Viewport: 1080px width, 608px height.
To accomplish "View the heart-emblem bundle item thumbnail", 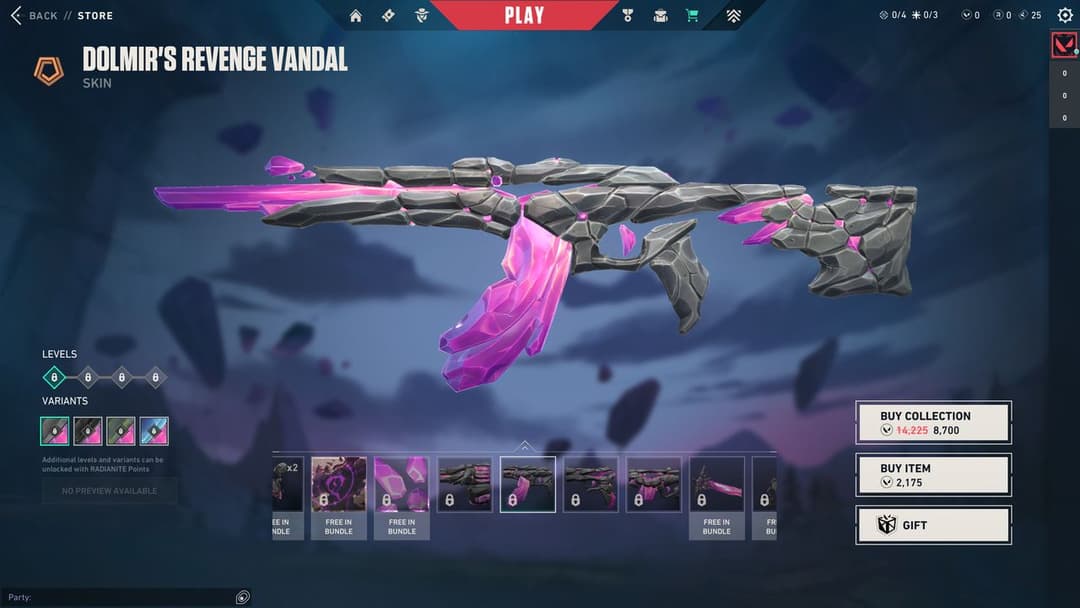I will pos(338,485).
